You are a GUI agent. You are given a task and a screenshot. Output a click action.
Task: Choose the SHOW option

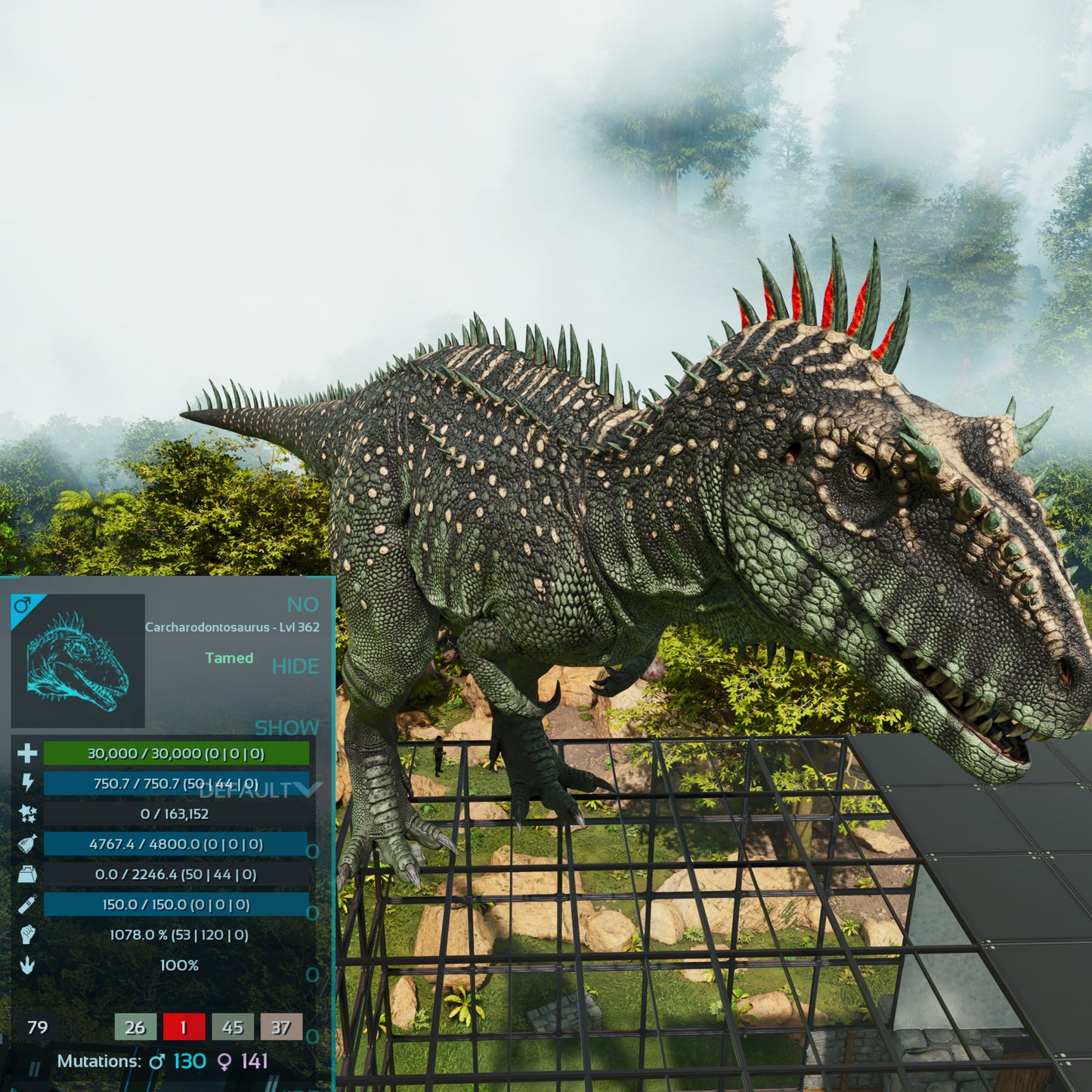point(286,728)
